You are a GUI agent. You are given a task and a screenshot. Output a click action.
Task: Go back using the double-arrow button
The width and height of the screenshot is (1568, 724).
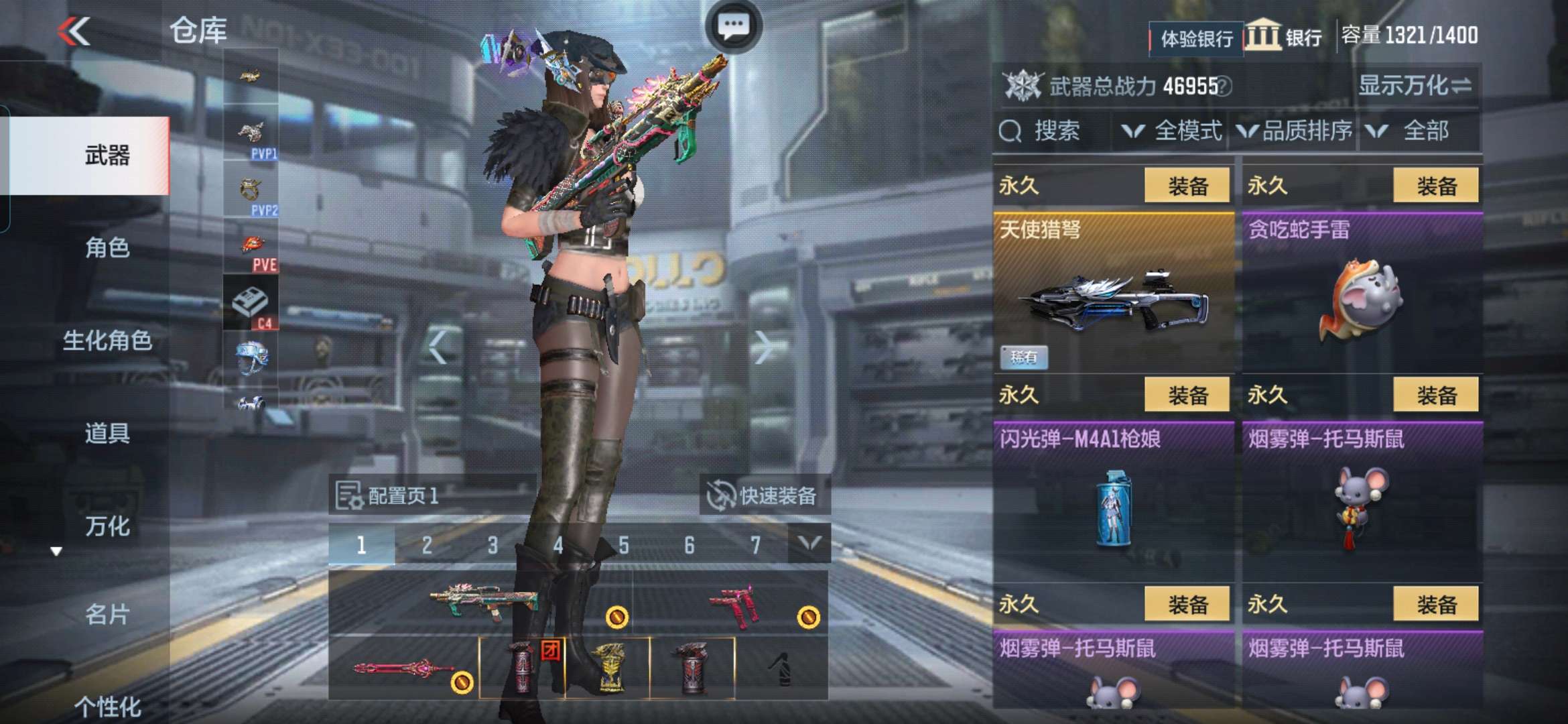pos(74,31)
